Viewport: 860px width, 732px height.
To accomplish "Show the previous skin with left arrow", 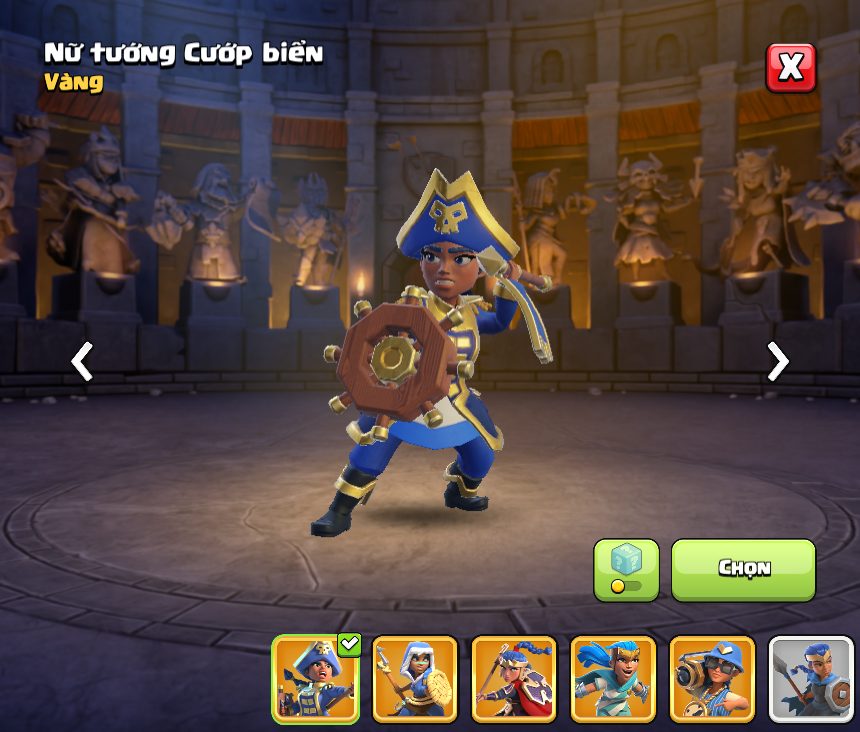I will 82,361.
